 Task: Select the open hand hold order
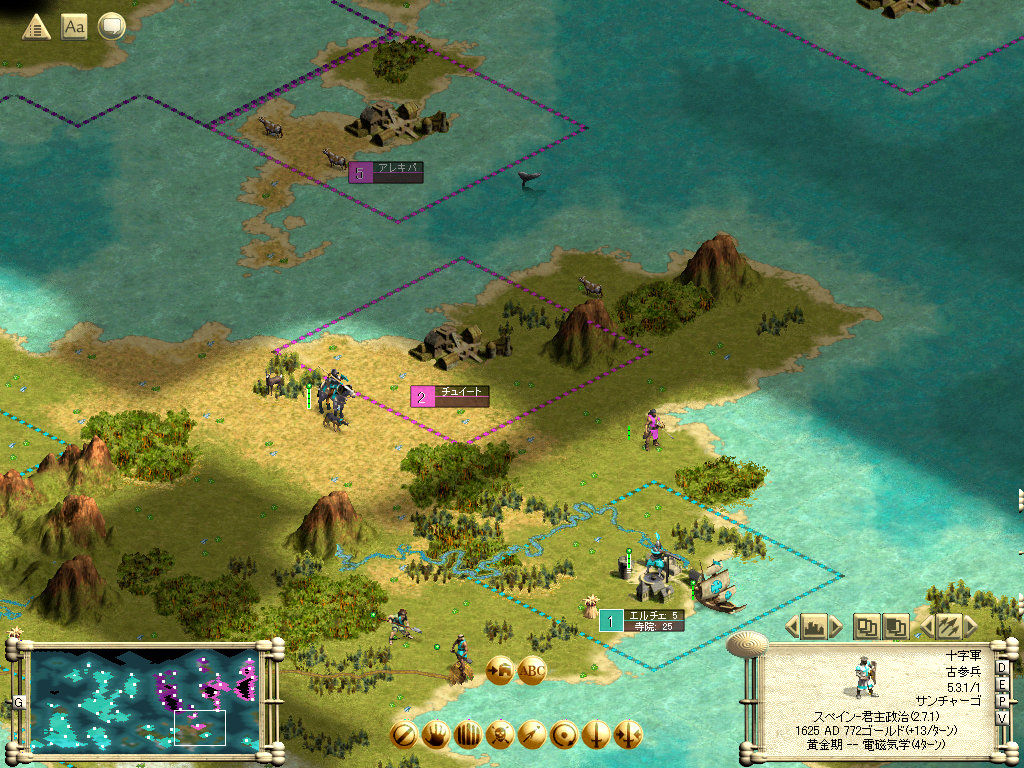click(436, 735)
